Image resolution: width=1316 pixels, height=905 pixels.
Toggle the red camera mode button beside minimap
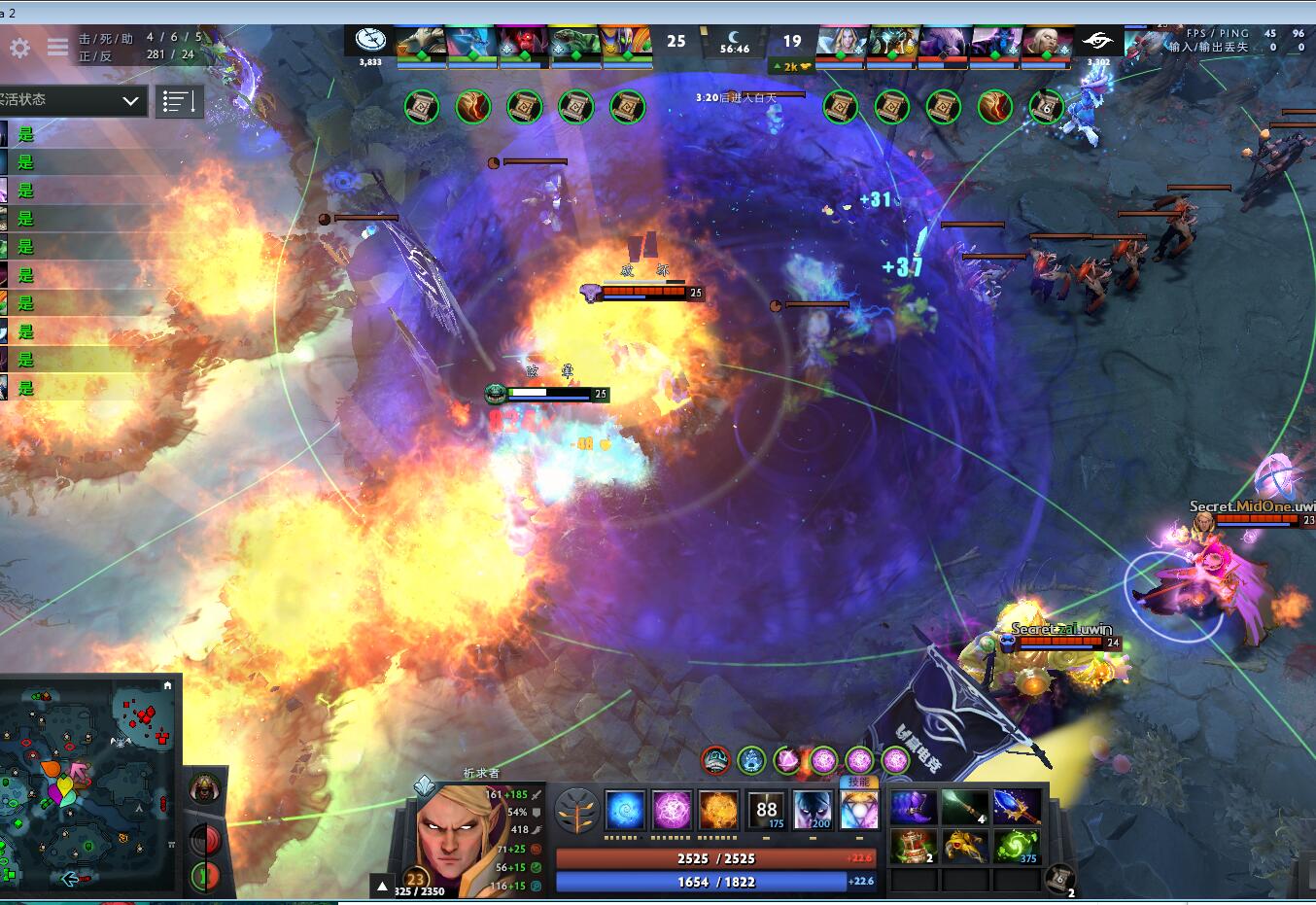tap(203, 838)
